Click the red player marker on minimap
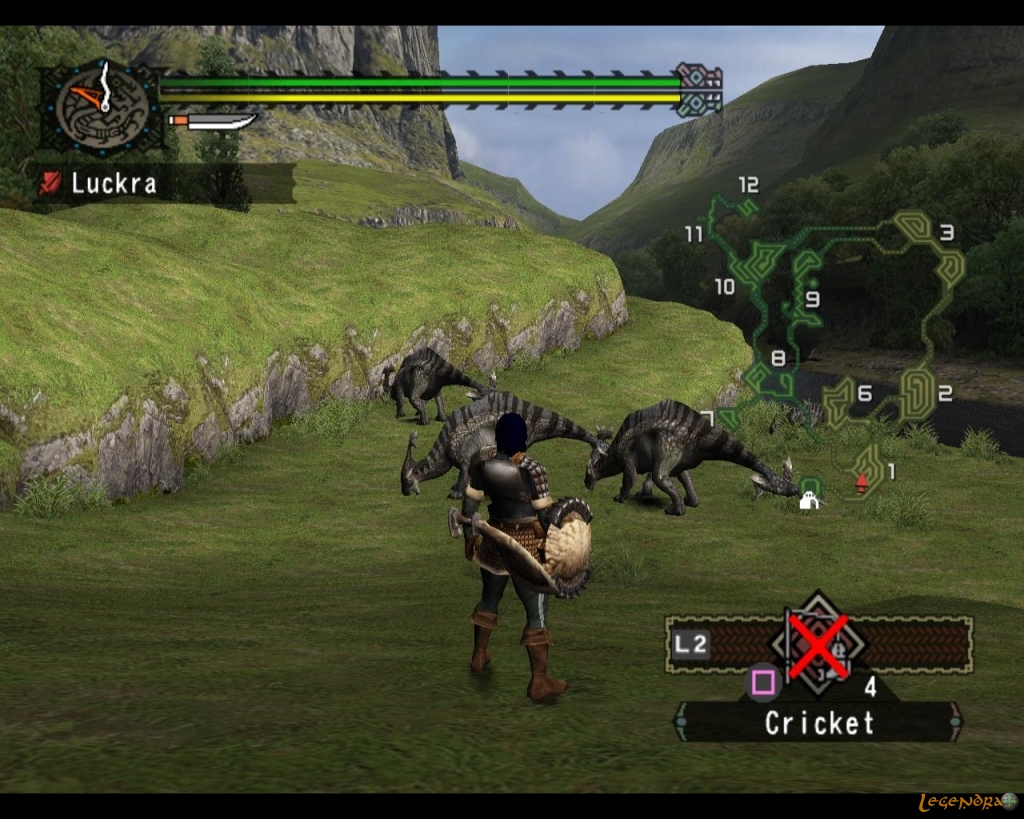The width and height of the screenshot is (1024, 819). [x=861, y=483]
